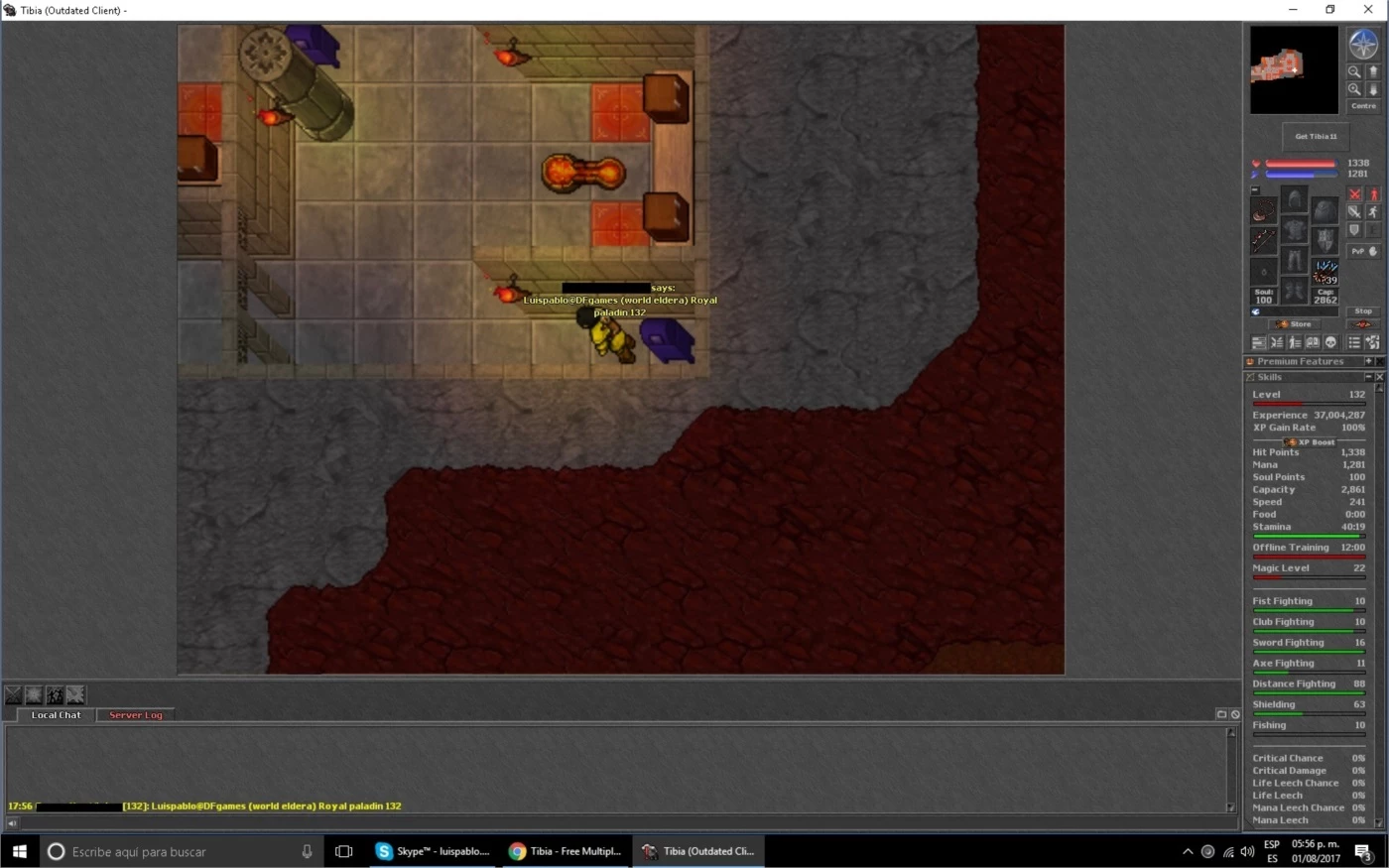
Task: Switch to the Server Log tab
Action: (x=136, y=714)
